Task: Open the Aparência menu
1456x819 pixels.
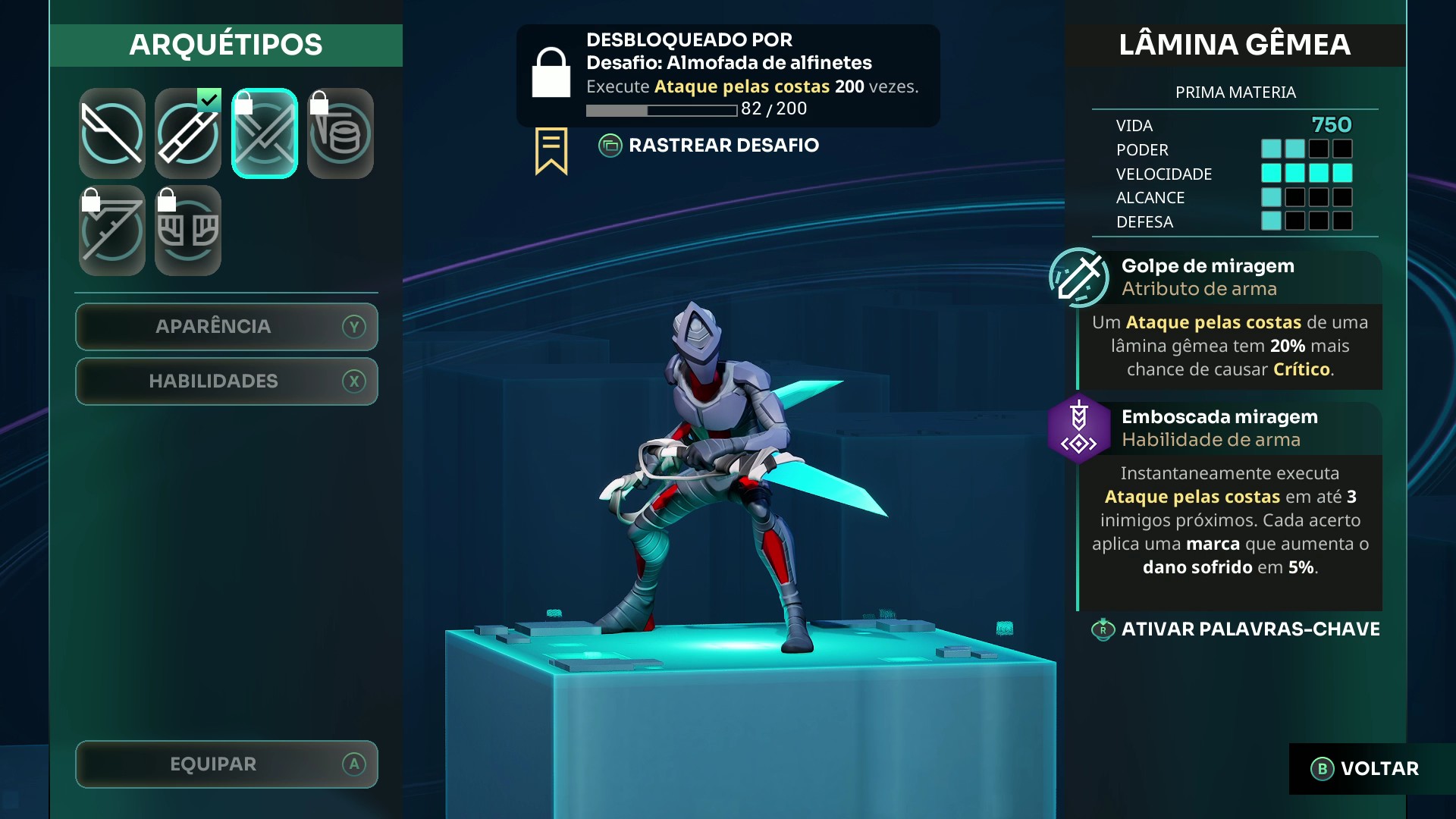Action: pyautogui.click(x=227, y=327)
